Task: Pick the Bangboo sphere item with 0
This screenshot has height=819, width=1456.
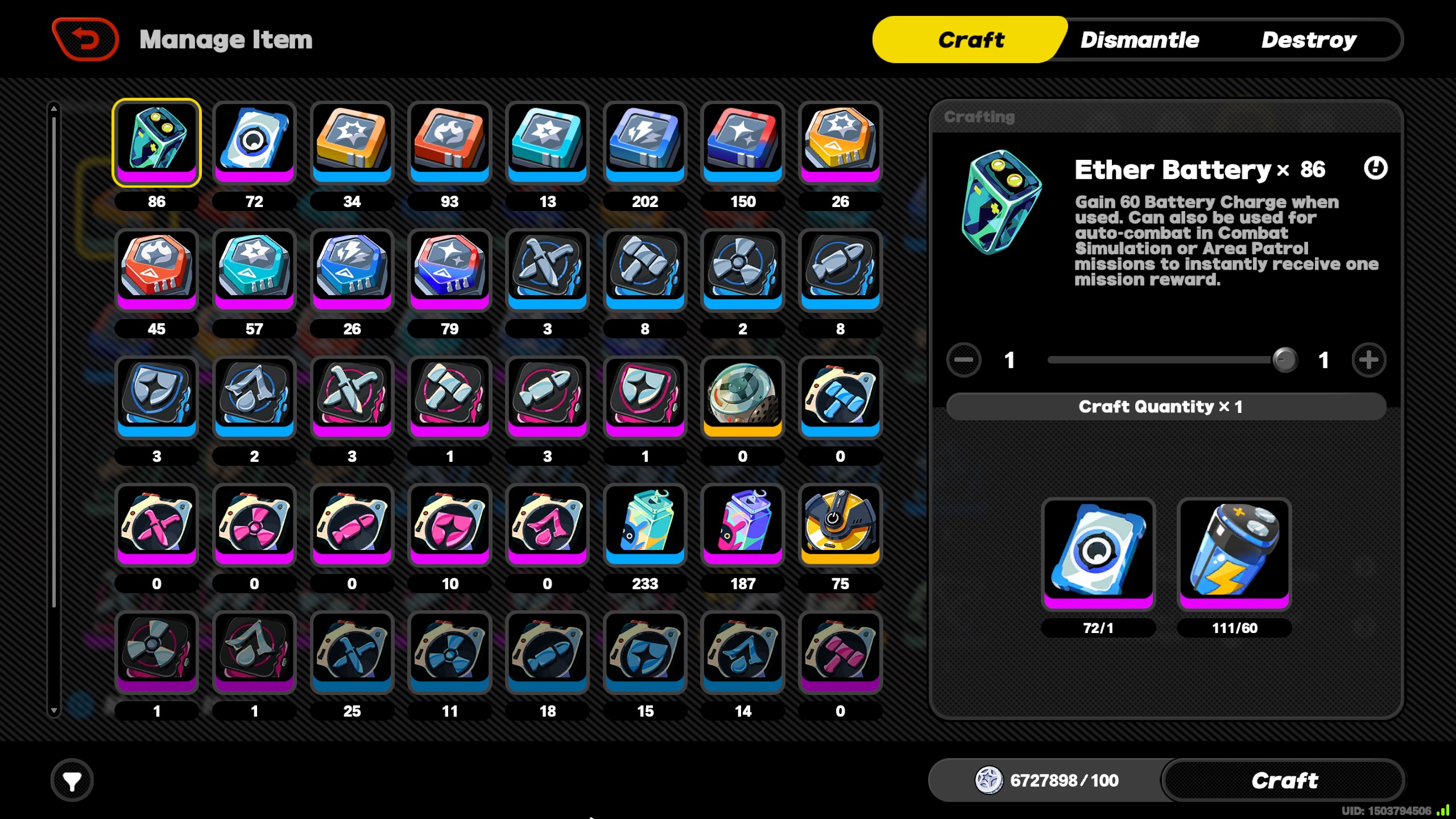Action: pos(742,397)
